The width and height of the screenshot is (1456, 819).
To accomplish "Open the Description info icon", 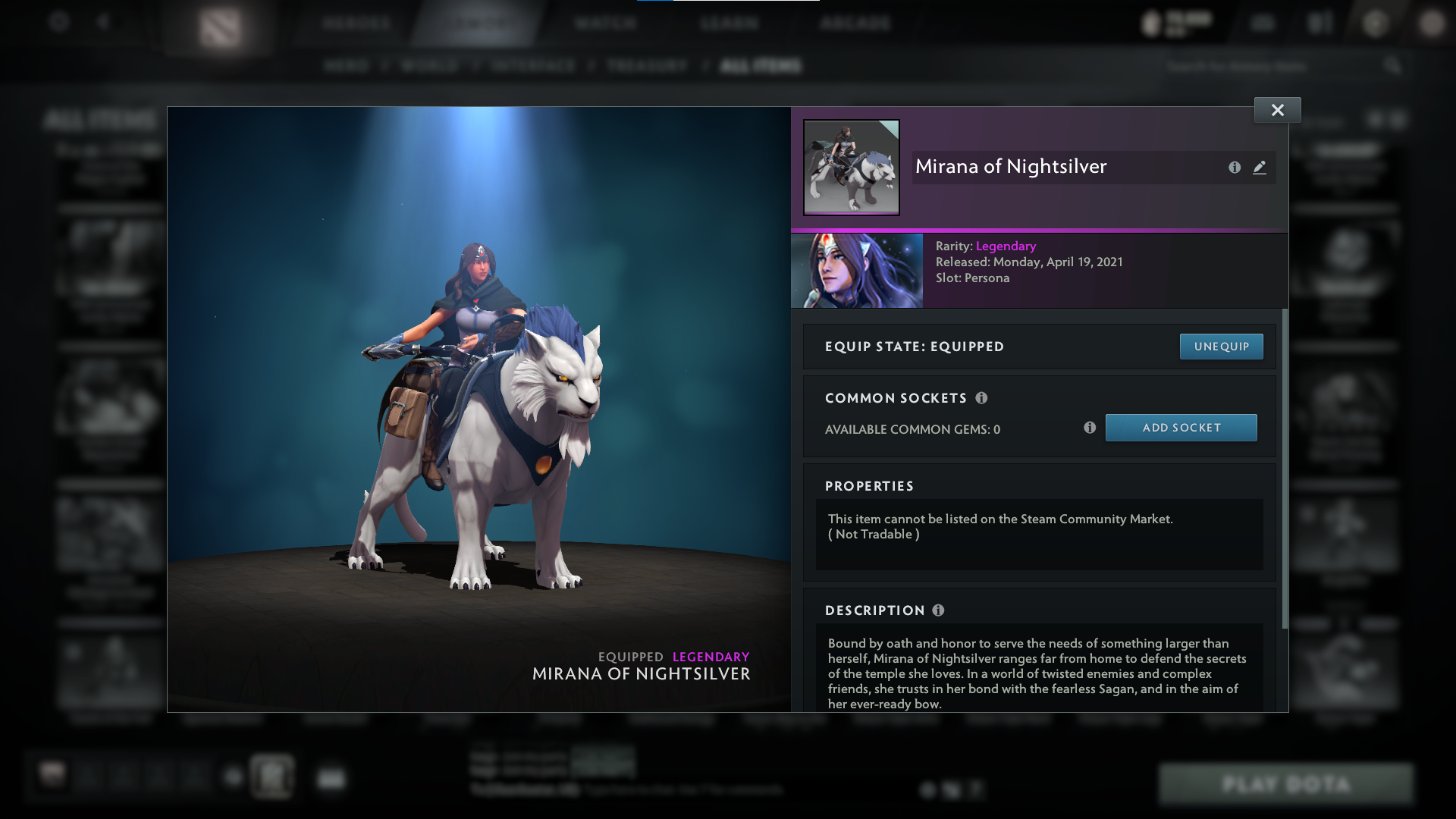I will tap(938, 610).
